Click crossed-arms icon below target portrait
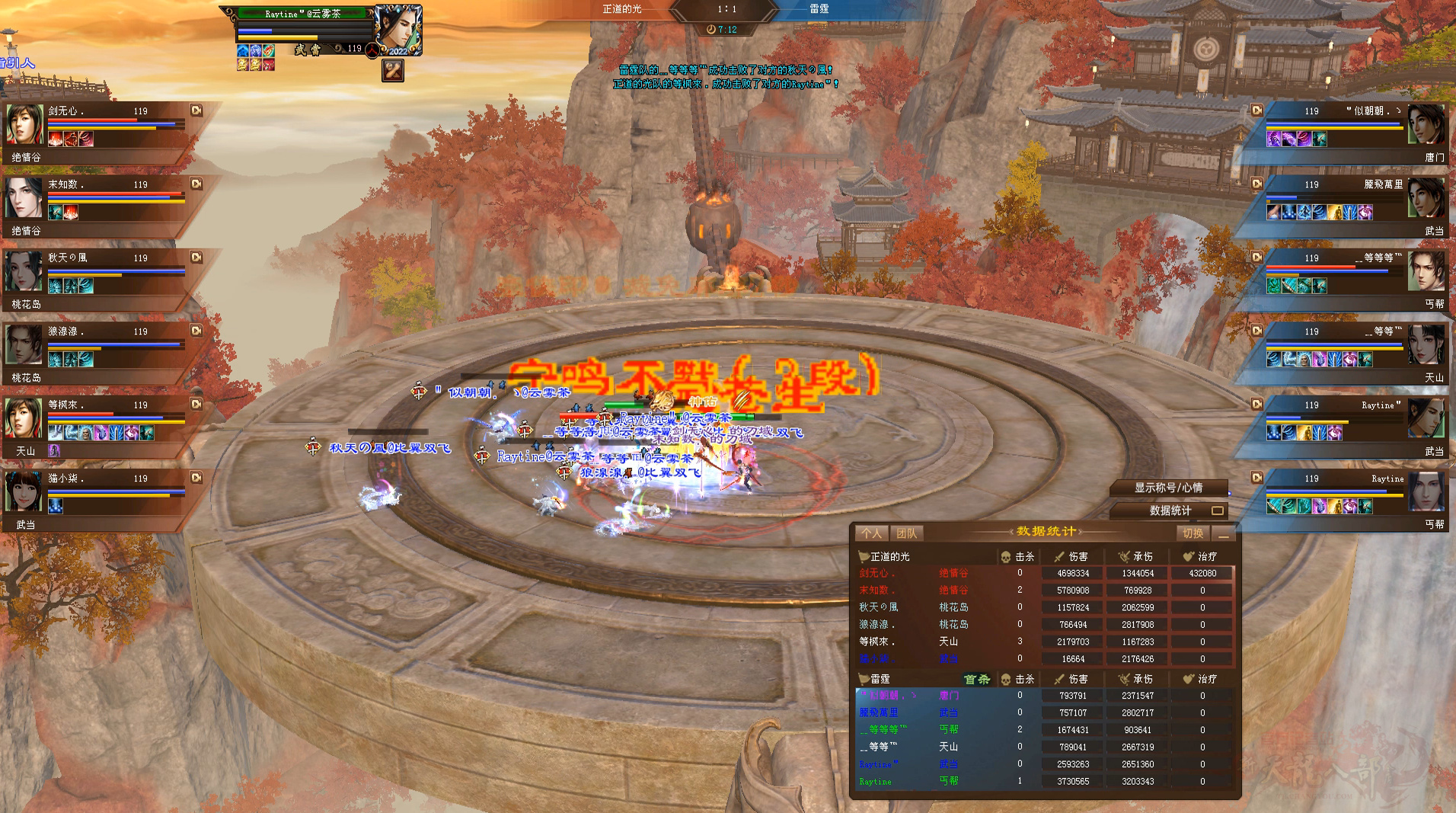 392,70
